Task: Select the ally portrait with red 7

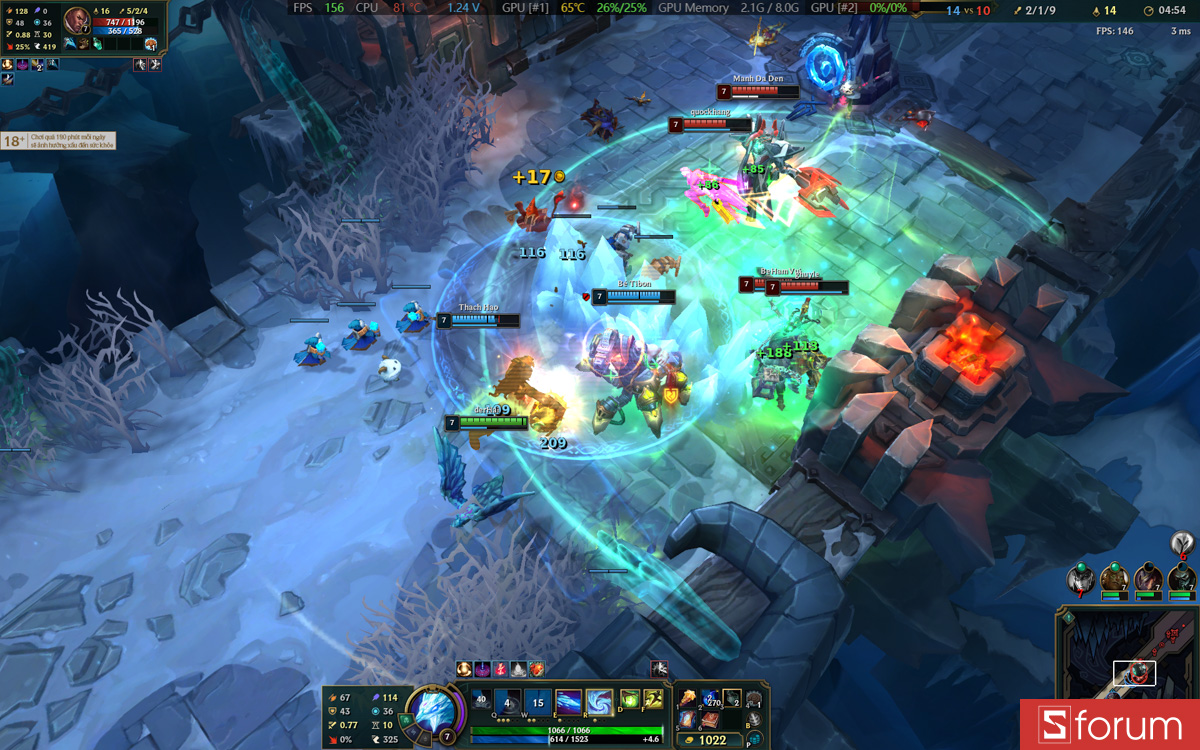Action: [x=1079, y=578]
